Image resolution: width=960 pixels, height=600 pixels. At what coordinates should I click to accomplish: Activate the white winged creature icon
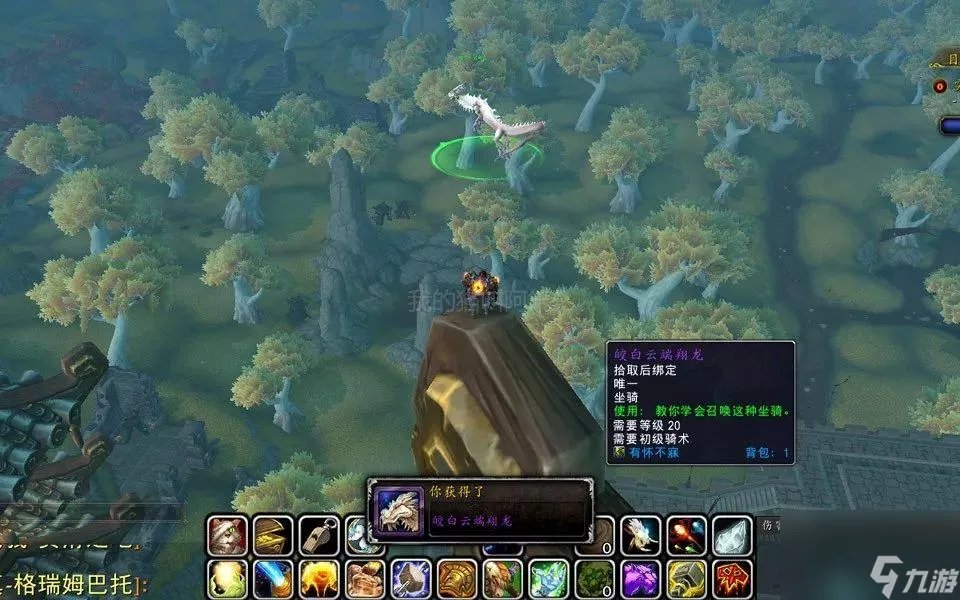640,536
